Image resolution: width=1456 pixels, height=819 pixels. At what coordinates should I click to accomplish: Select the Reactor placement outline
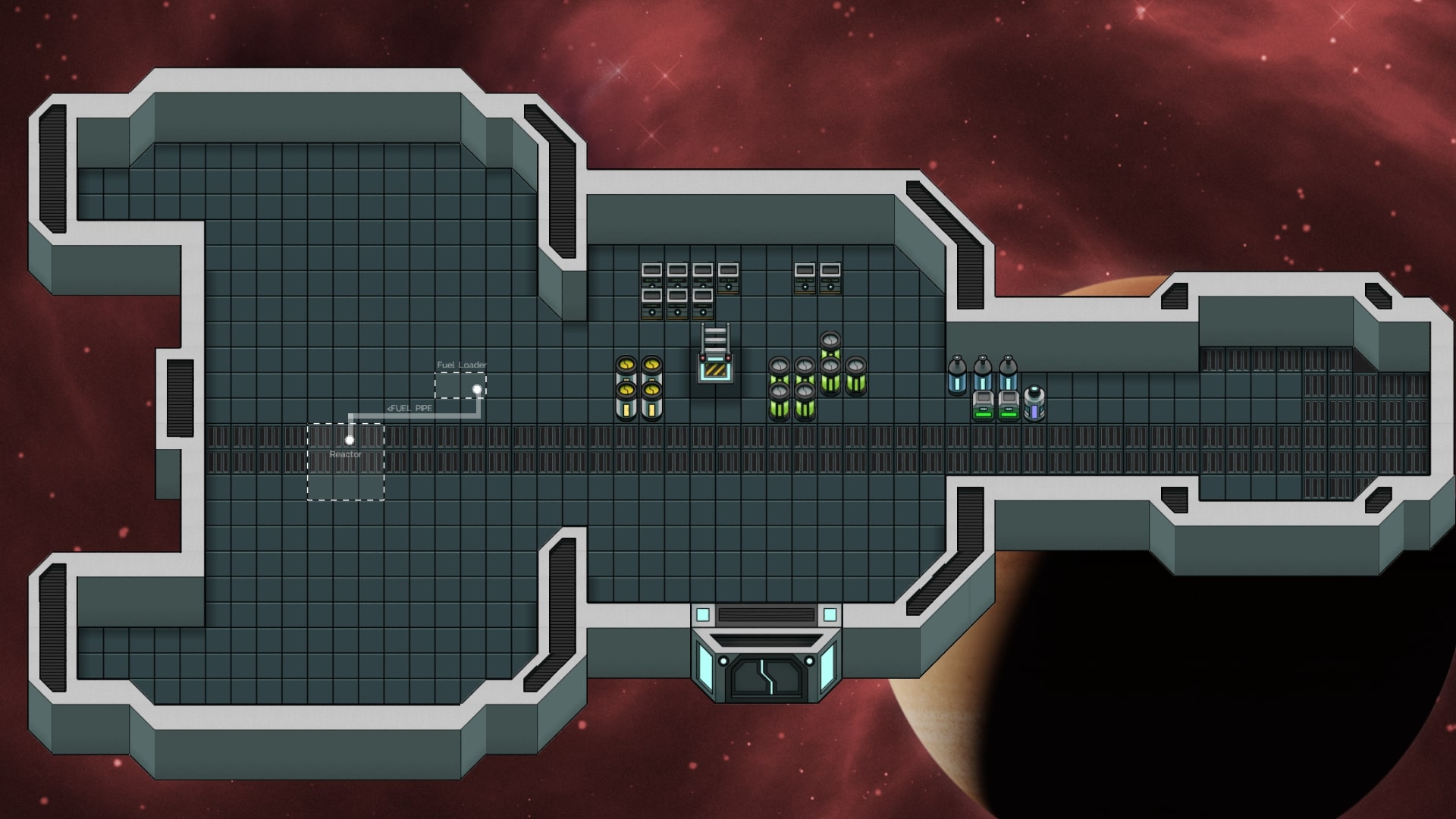346,462
